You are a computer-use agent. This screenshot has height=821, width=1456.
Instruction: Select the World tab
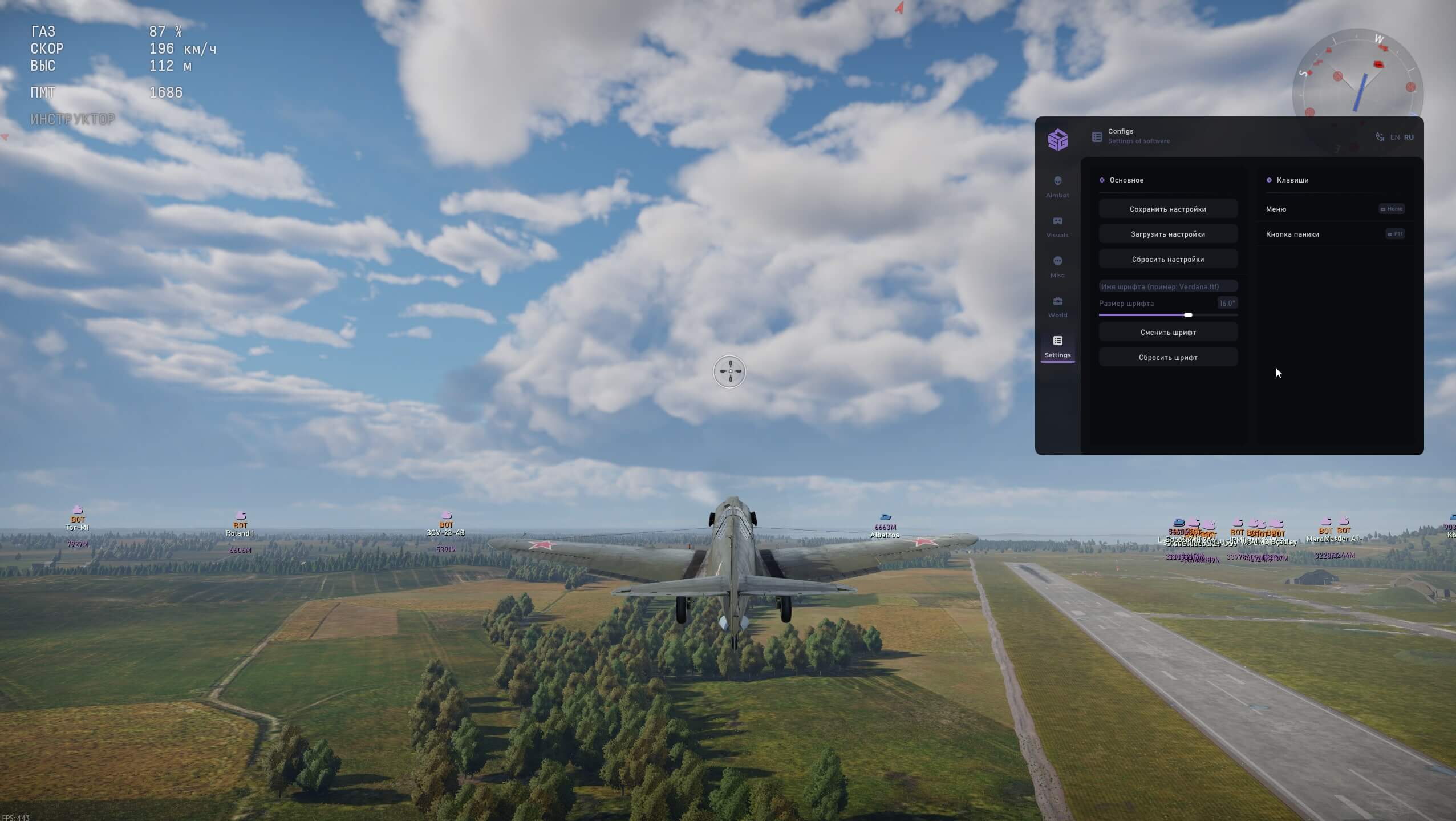tap(1057, 306)
